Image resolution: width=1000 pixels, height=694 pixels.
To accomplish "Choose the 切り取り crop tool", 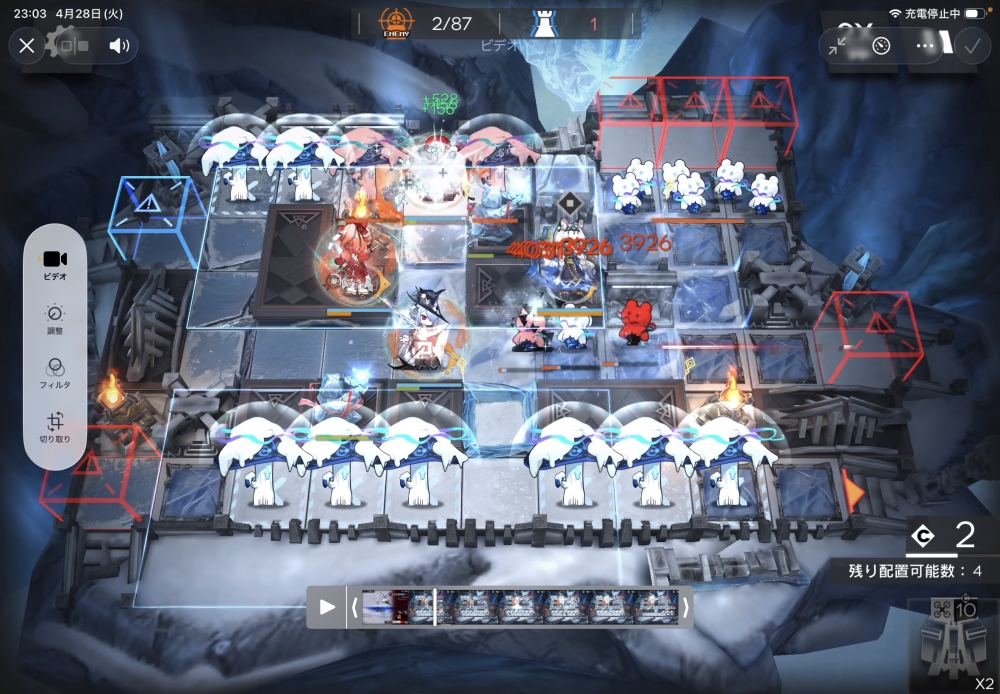I will click(55, 429).
